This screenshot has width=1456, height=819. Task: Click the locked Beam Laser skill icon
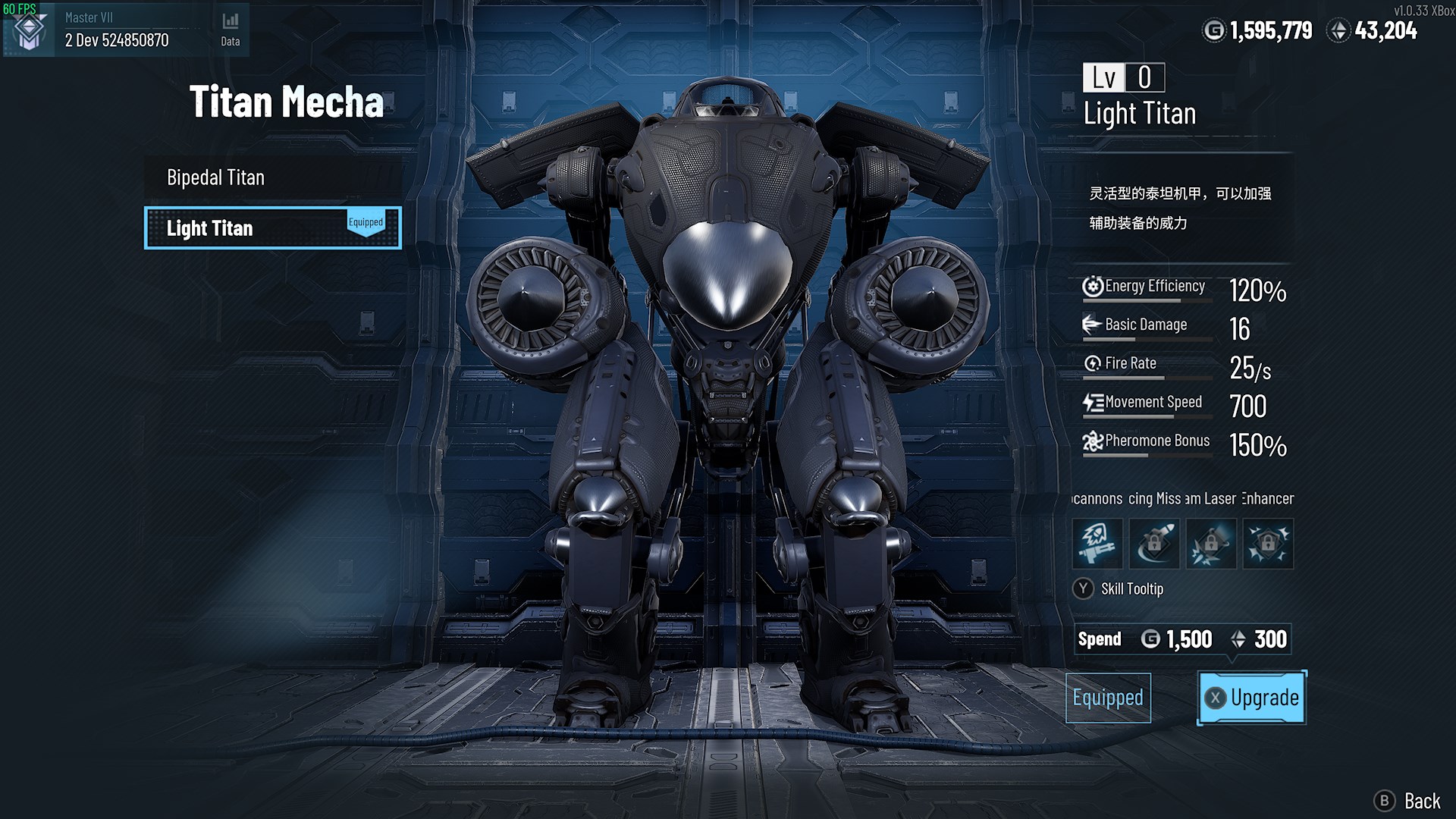[x=1211, y=544]
